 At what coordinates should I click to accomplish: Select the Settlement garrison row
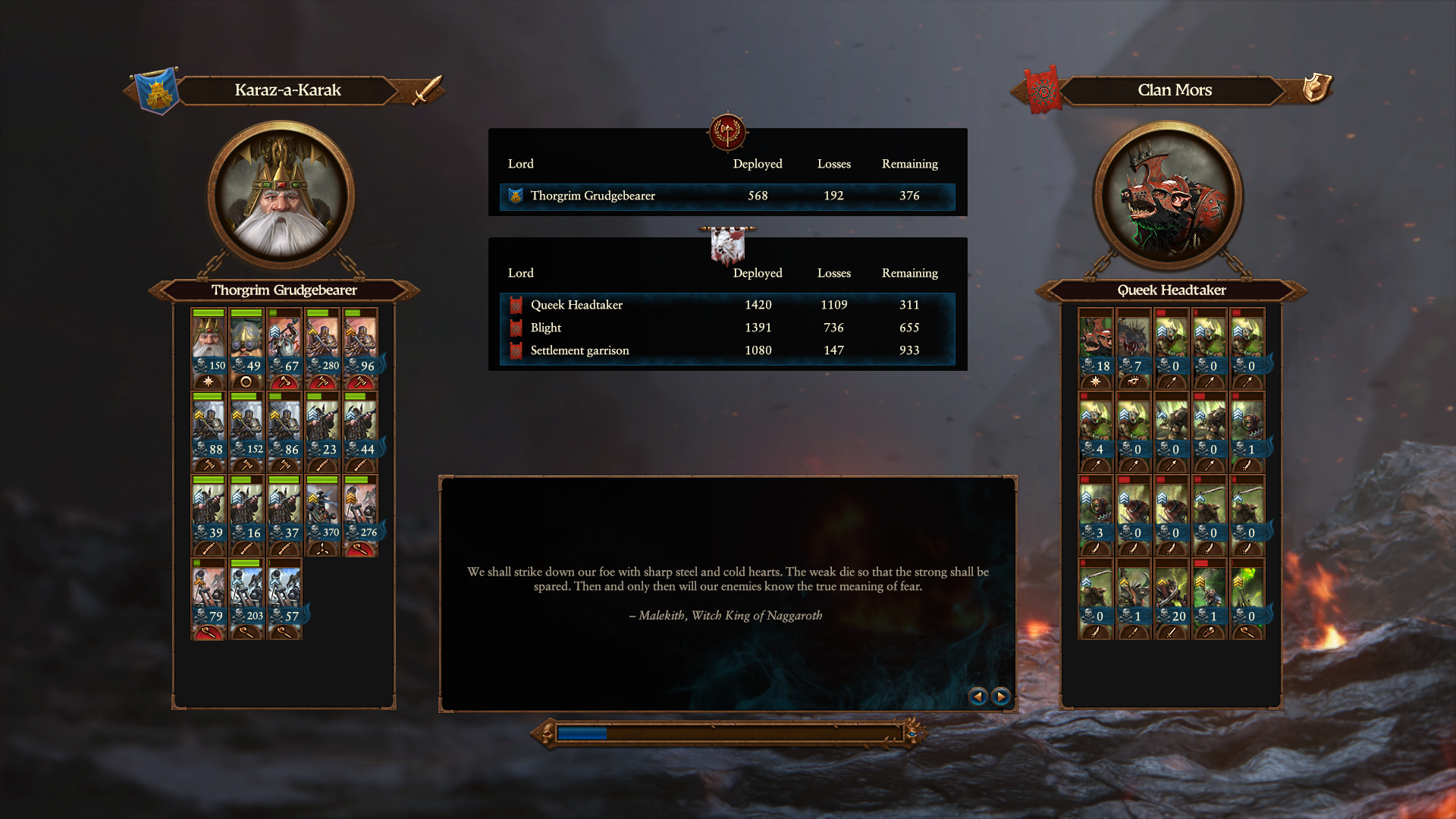[726, 350]
